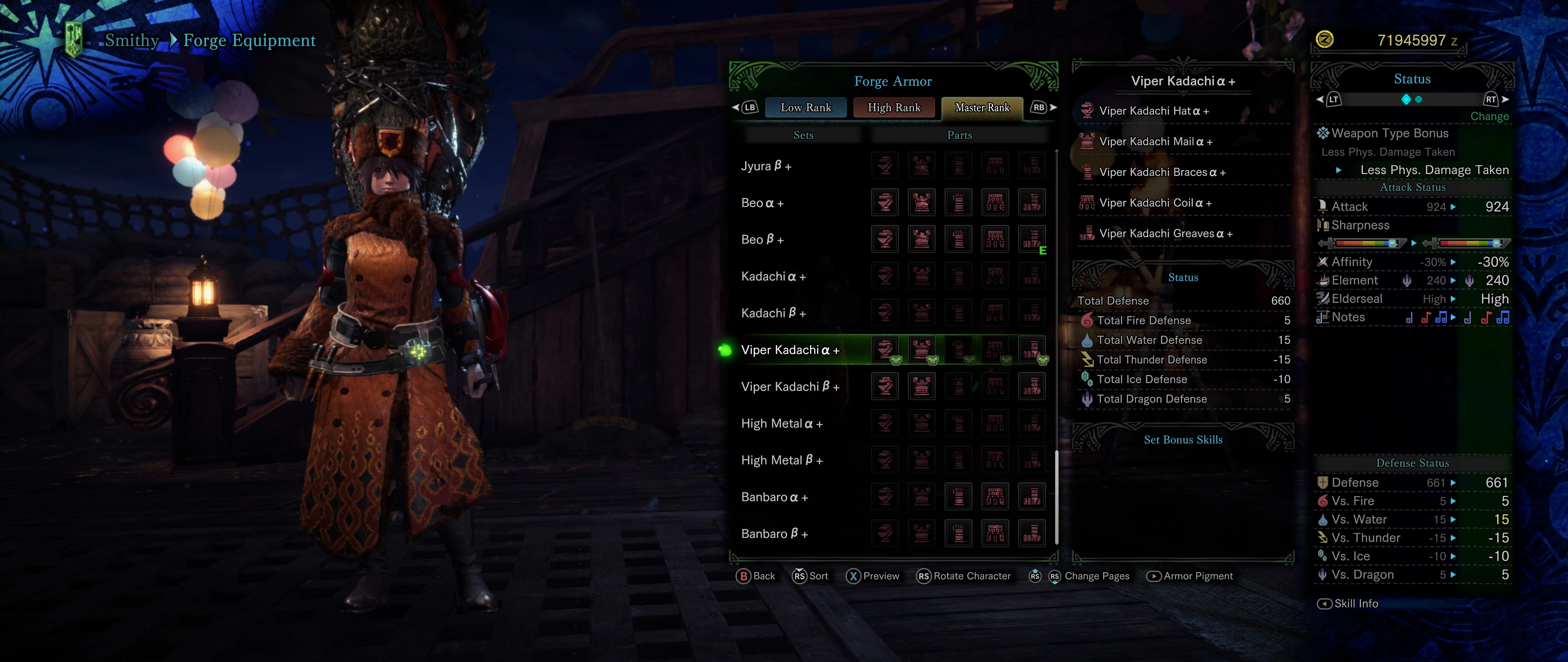Image resolution: width=1568 pixels, height=662 pixels.
Task: Pick the Viper Kadachi Coil α +
Action: (x=1155, y=203)
